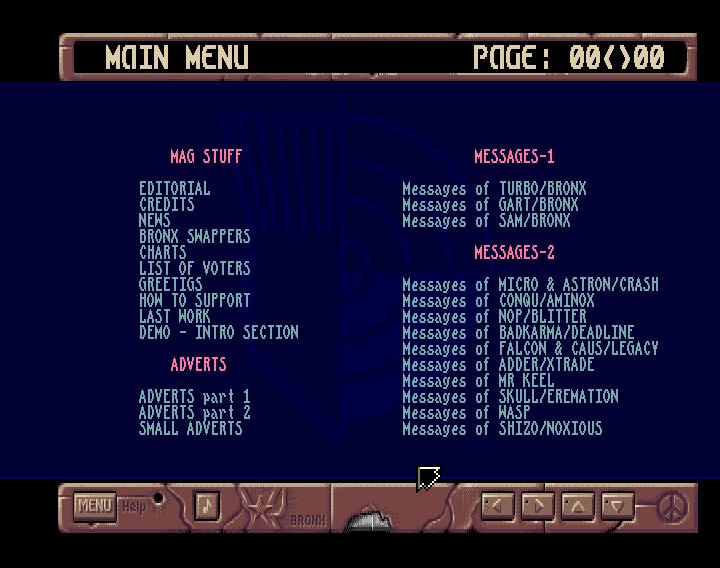Toggle the music note button
The width and height of the screenshot is (720, 568).
pos(206,505)
